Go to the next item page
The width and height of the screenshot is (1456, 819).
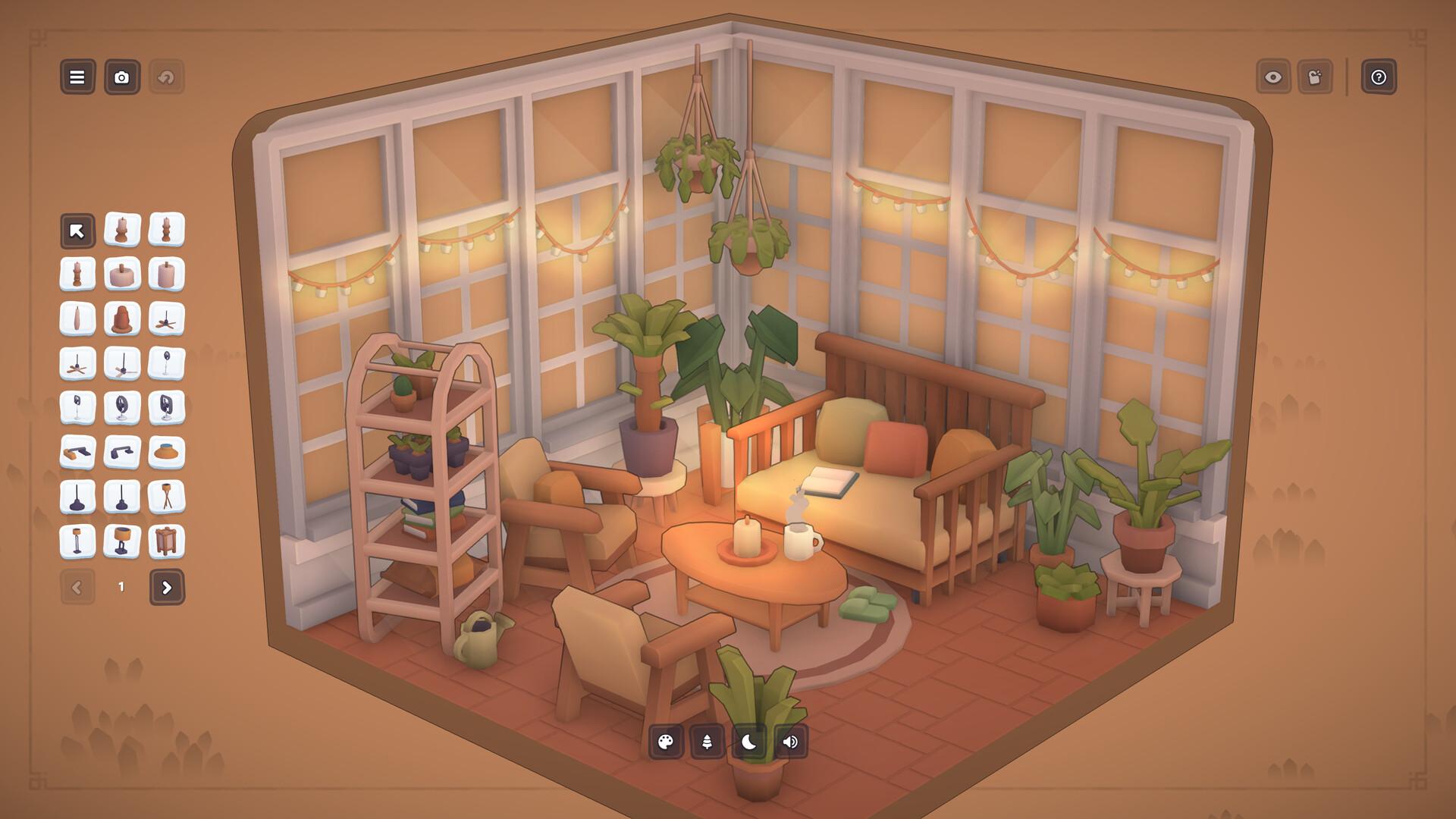click(167, 587)
